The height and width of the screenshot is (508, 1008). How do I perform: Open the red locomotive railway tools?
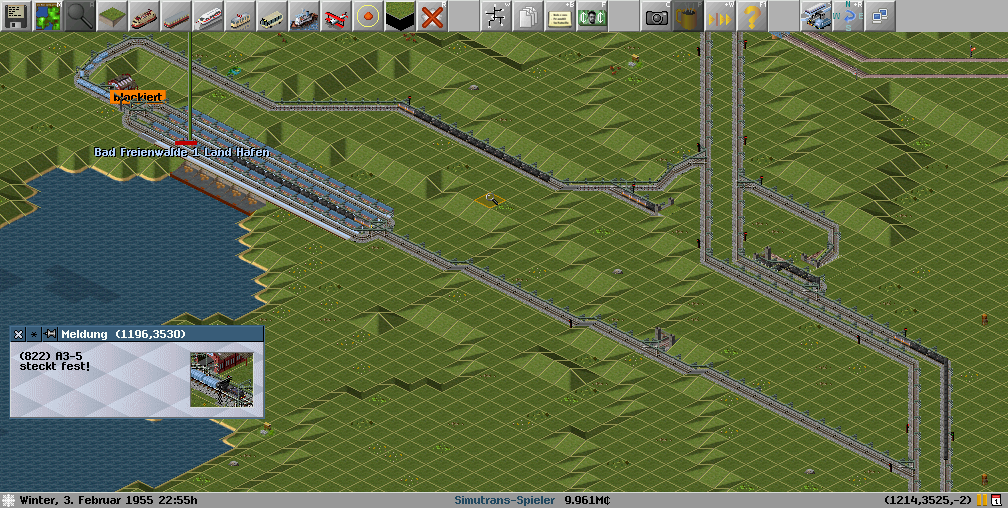tap(144, 16)
